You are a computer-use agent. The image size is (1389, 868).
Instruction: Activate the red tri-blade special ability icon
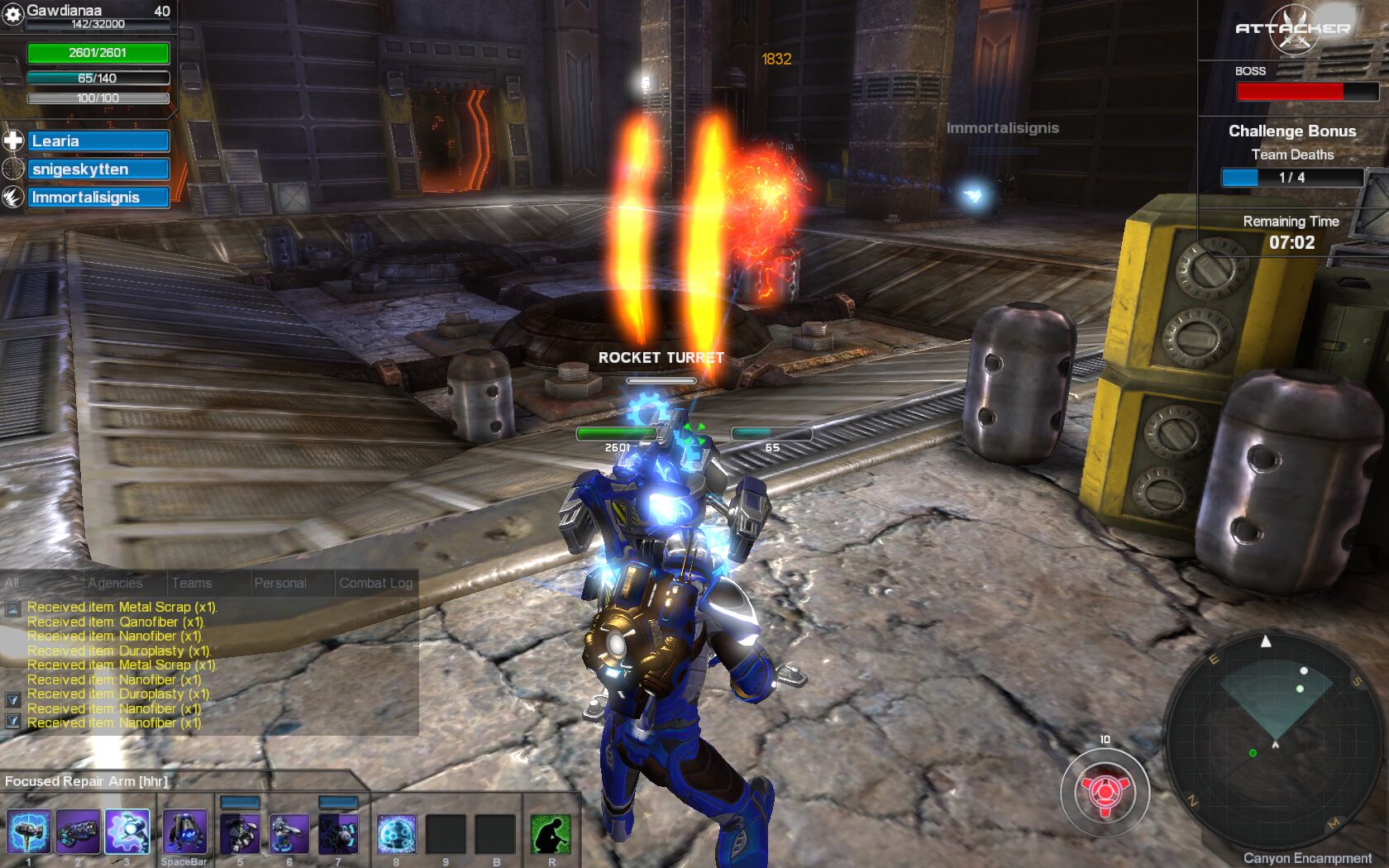pos(1105,792)
